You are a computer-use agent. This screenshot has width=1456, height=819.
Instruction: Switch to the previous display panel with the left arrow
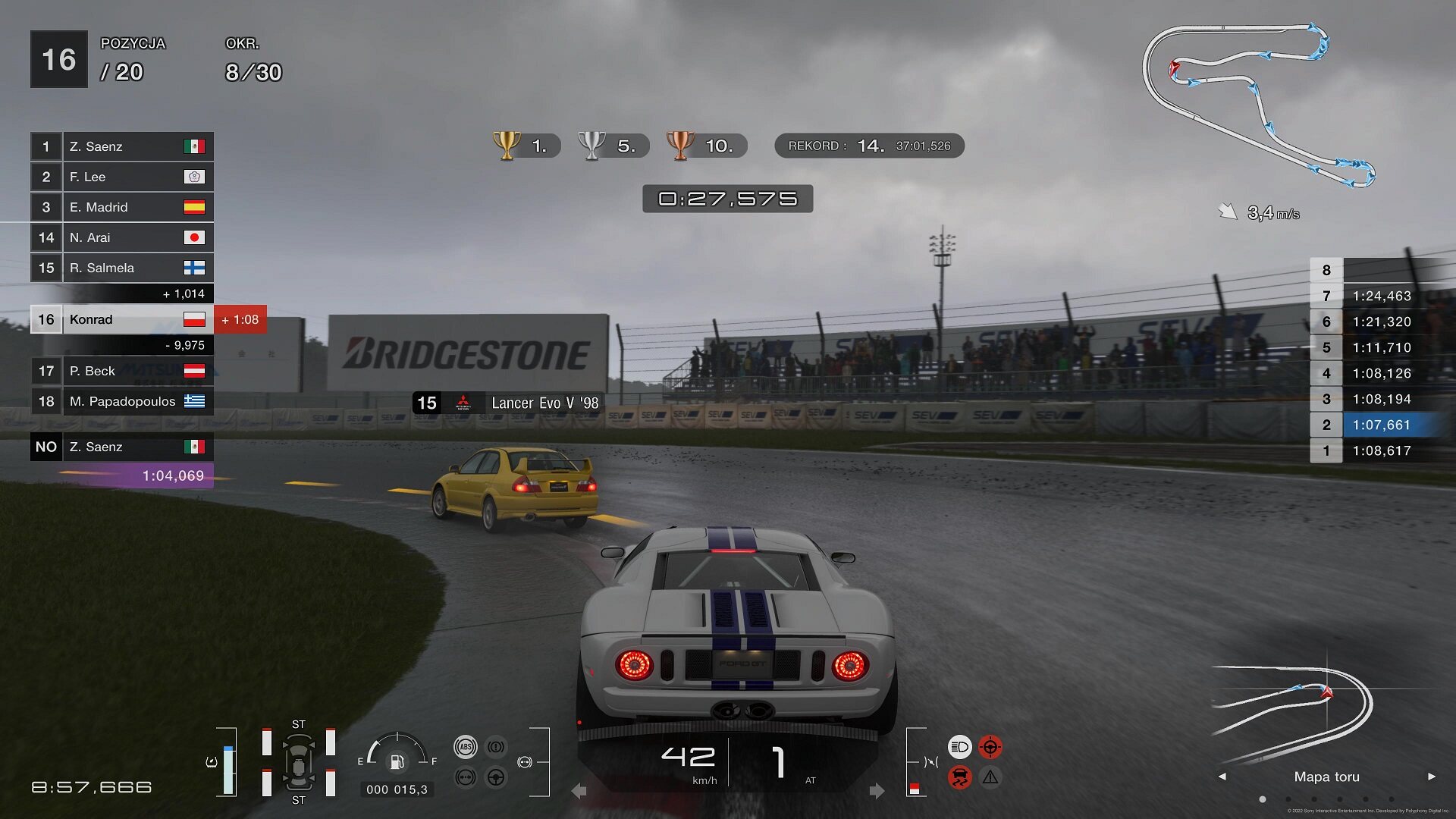coord(1222,777)
